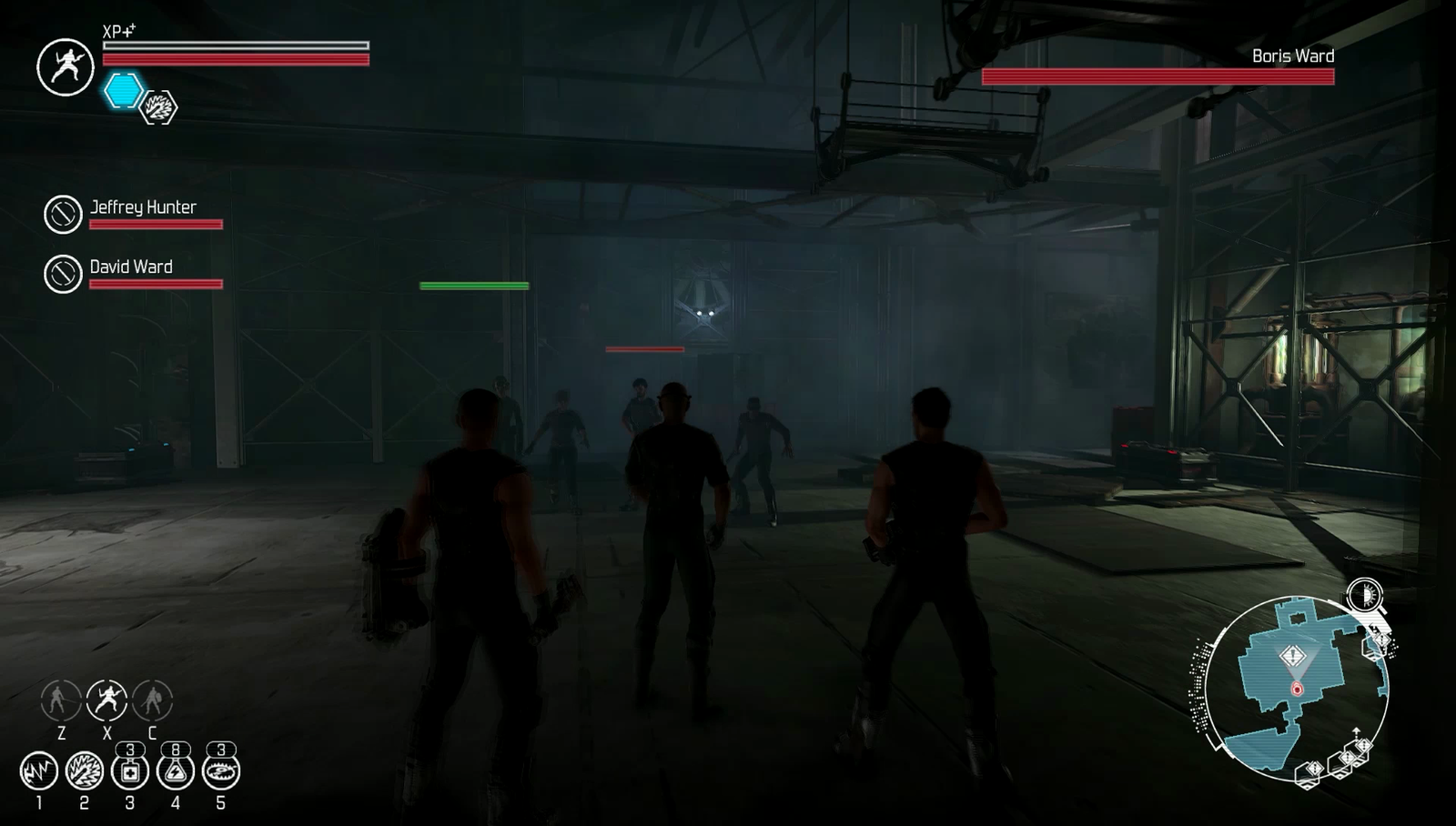Click the day-night sun icon above the minimap
This screenshot has height=826, width=1456.
coord(1364,595)
